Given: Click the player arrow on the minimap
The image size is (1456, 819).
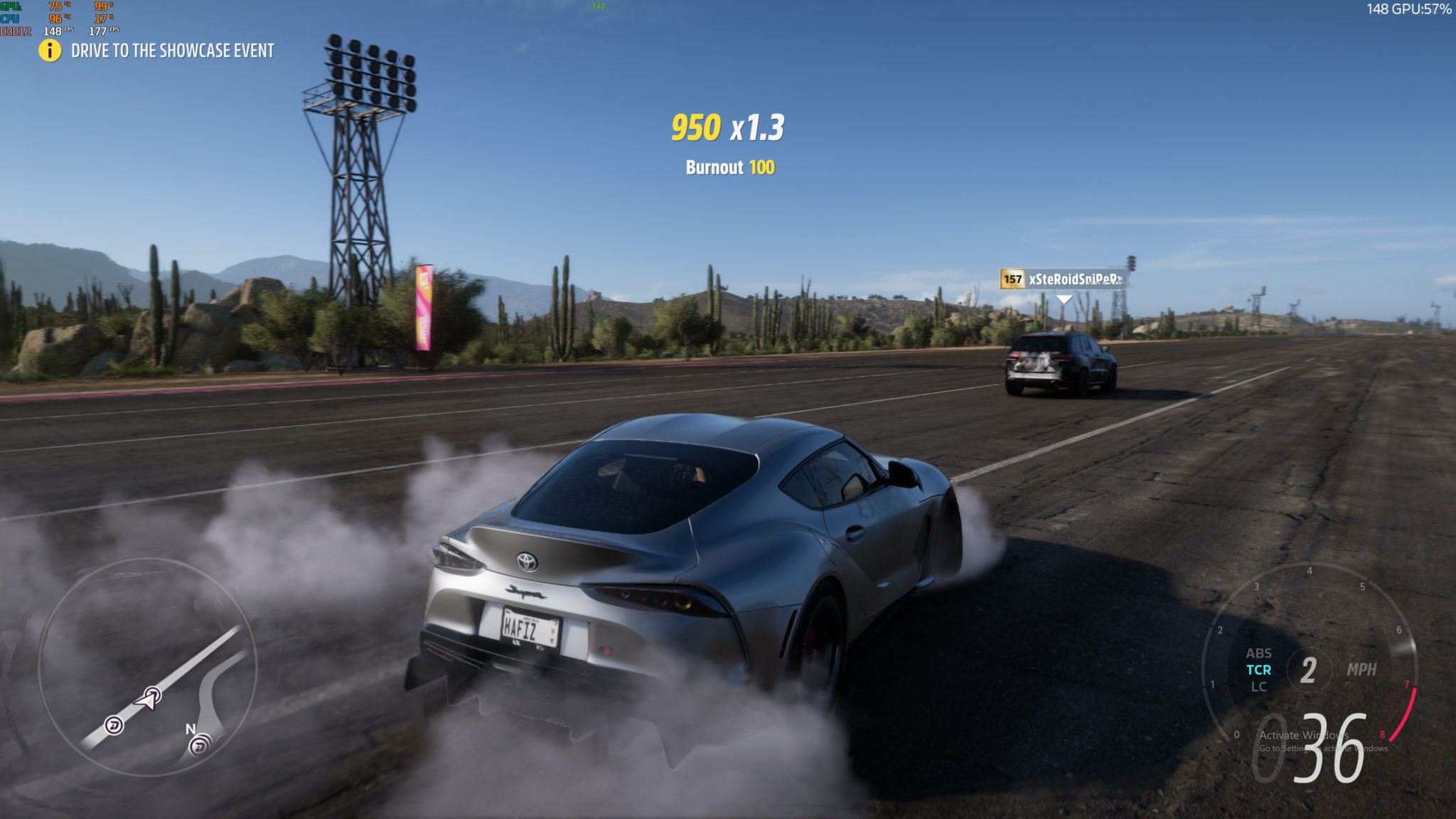Looking at the screenshot, I should (x=149, y=699).
